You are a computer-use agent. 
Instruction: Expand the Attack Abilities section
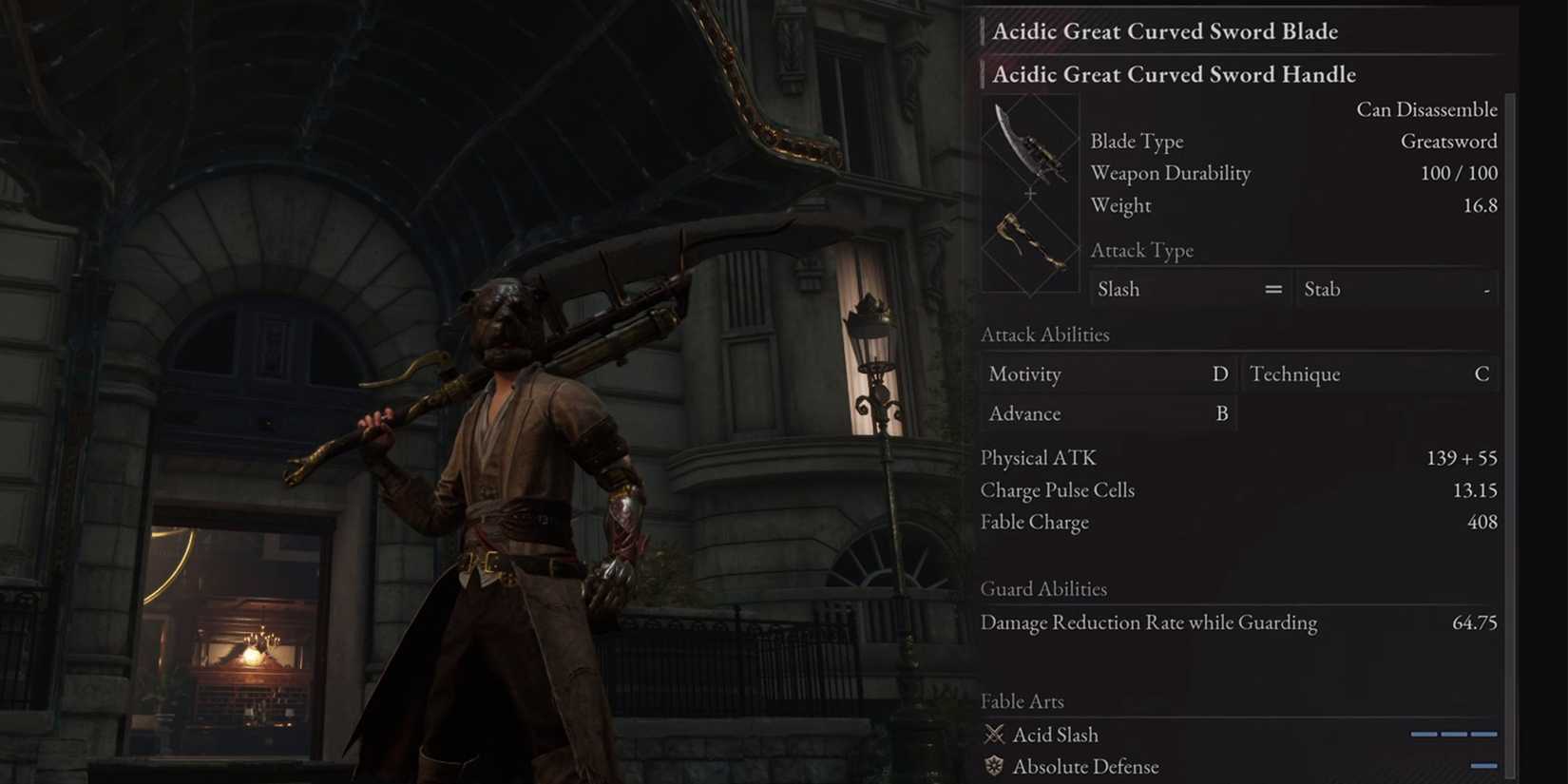pyautogui.click(x=1045, y=335)
